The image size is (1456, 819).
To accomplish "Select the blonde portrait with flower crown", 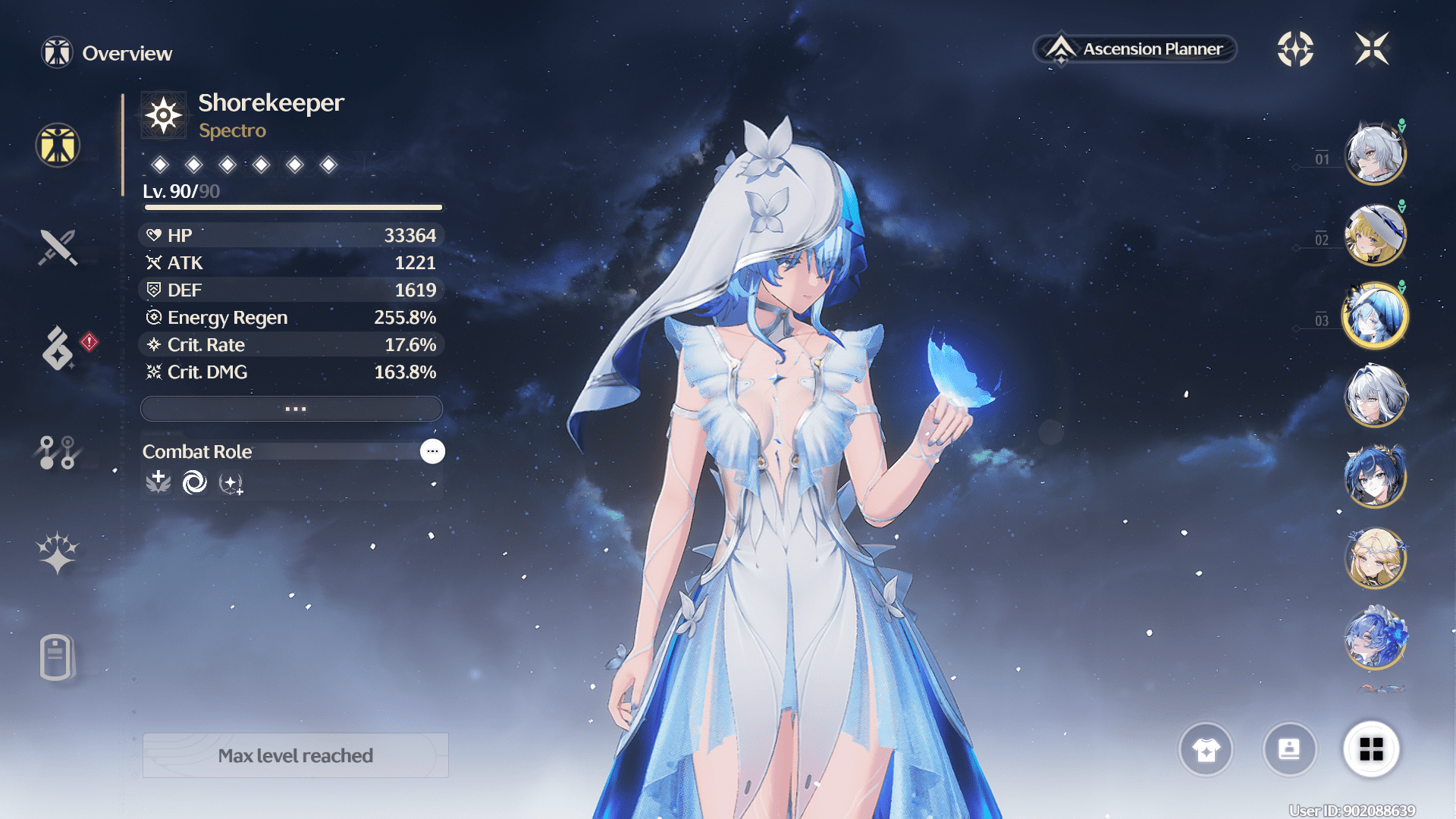I will click(x=1375, y=558).
